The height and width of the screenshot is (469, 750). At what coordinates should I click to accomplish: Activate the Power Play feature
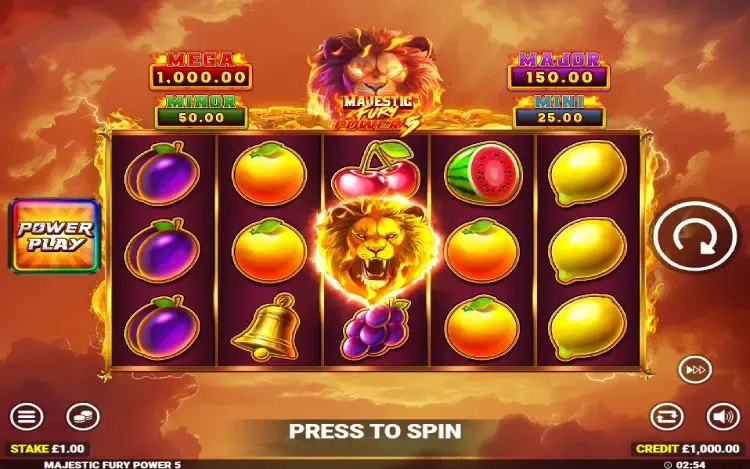(x=55, y=236)
